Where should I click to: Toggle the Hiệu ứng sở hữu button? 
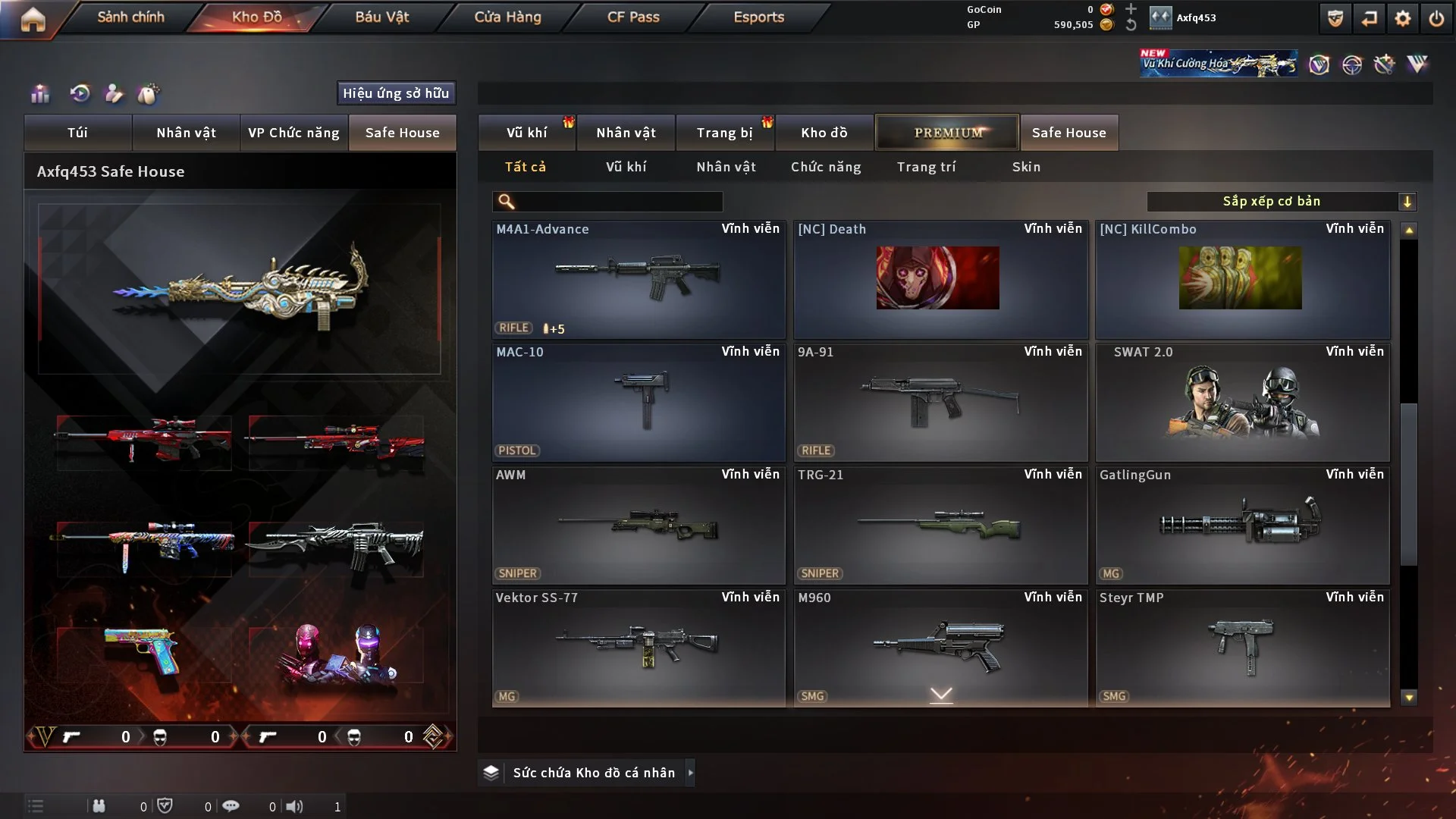tap(396, 93)
